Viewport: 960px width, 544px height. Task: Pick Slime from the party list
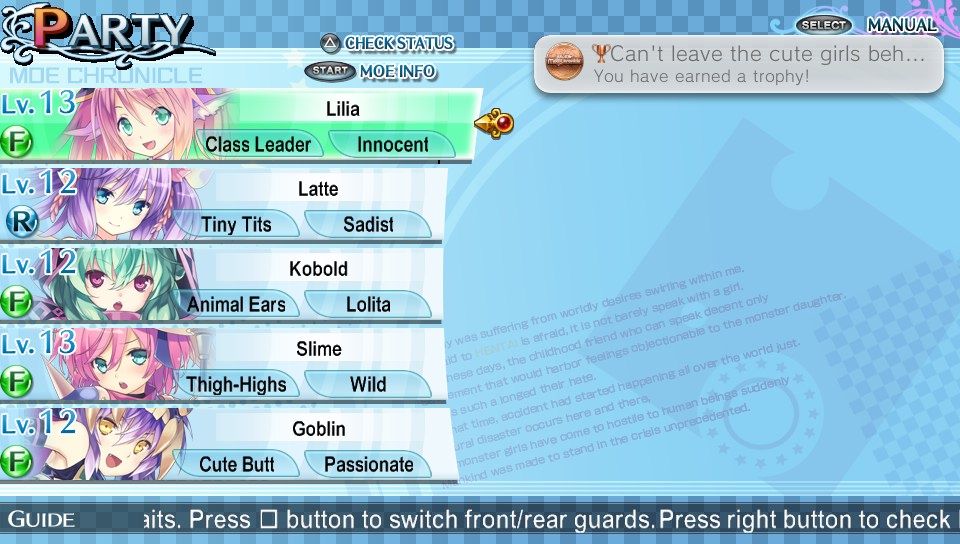click(318, 349)
